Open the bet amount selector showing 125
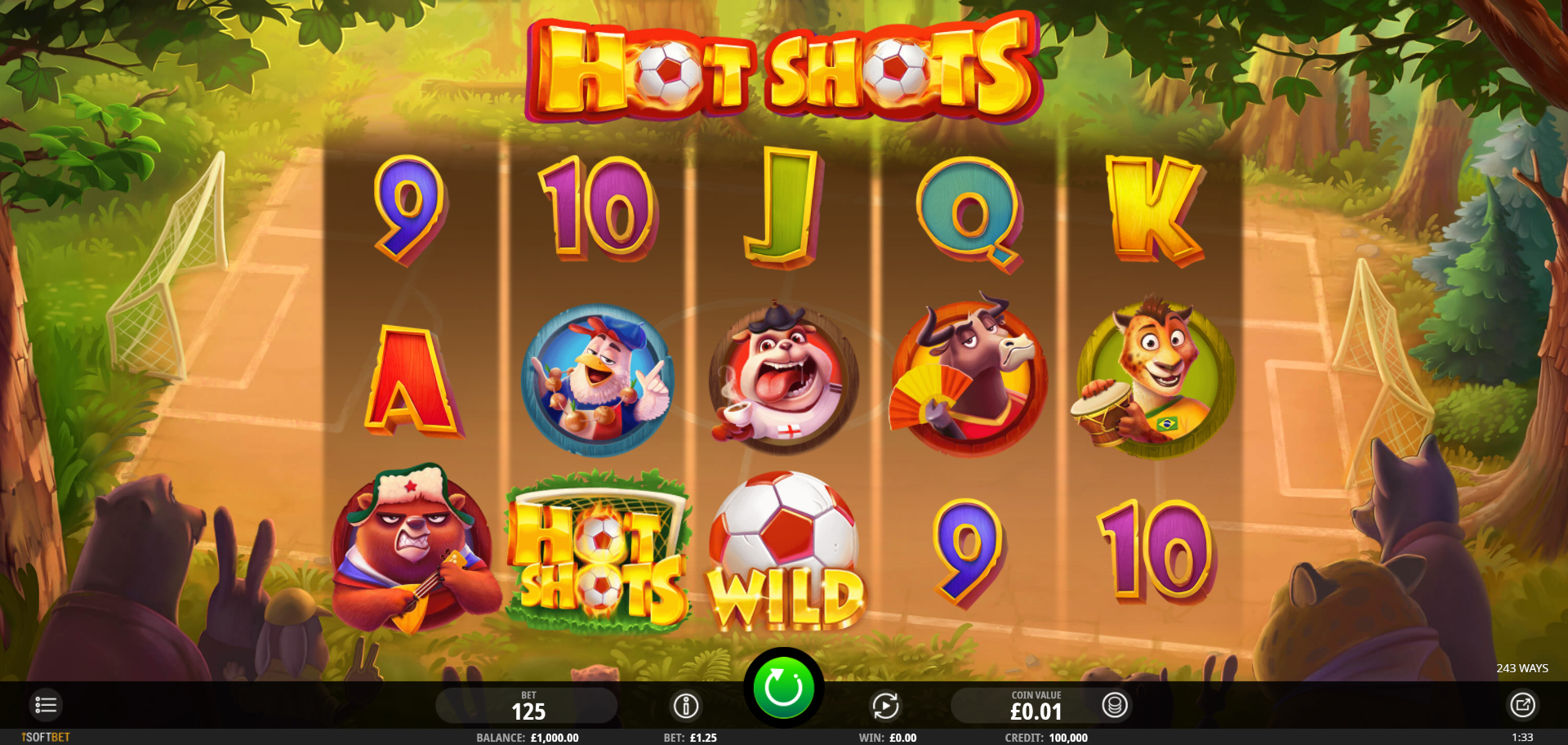1568x745 pixels. point(528,706)
